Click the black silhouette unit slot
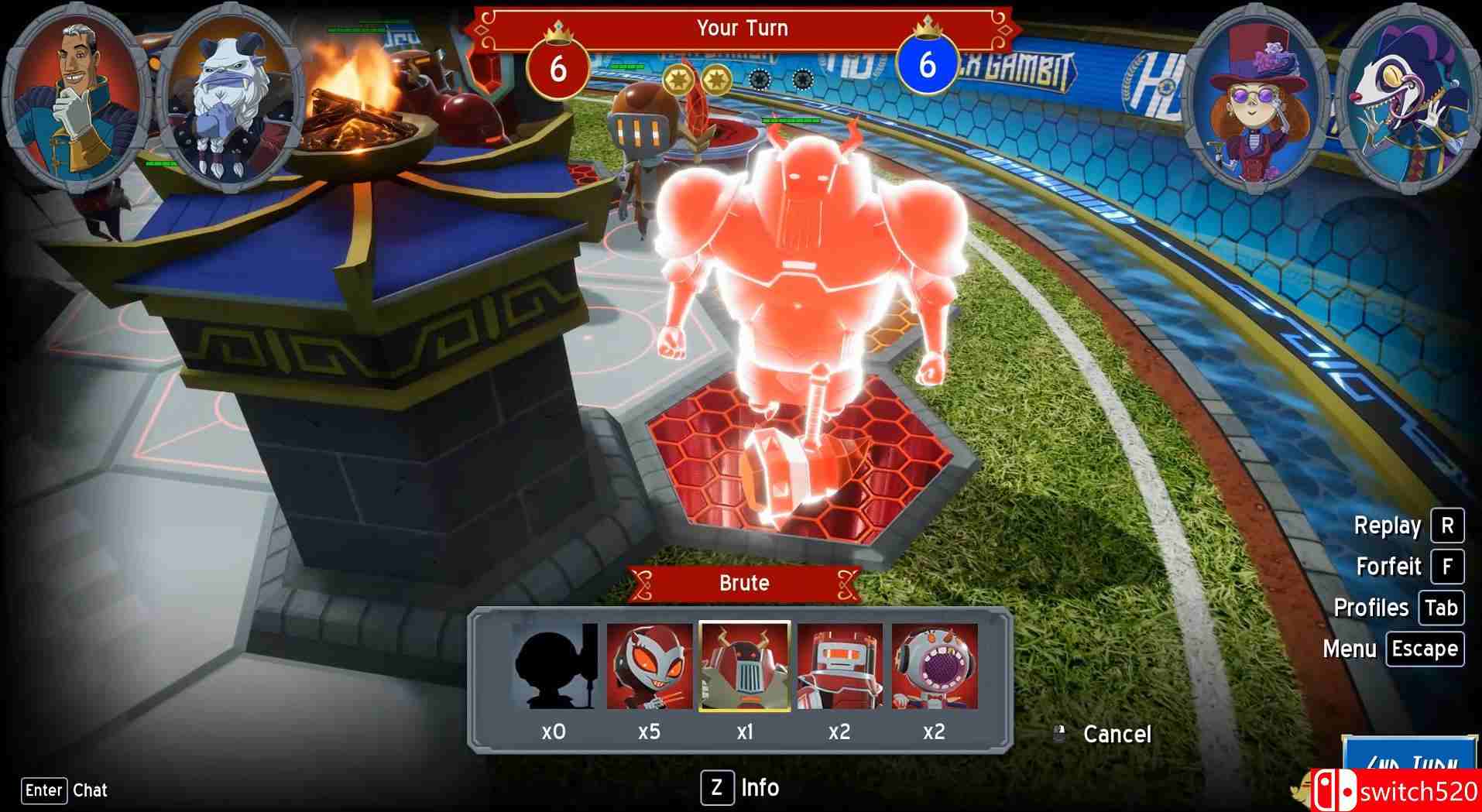Screen dimensions: 1482x812 coord(554,666)
